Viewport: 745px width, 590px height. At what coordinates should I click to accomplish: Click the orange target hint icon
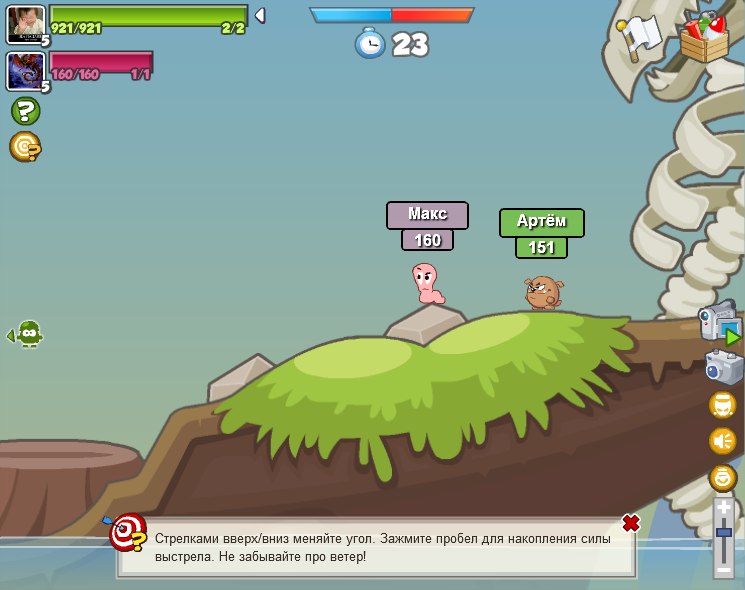pos(25,147)
